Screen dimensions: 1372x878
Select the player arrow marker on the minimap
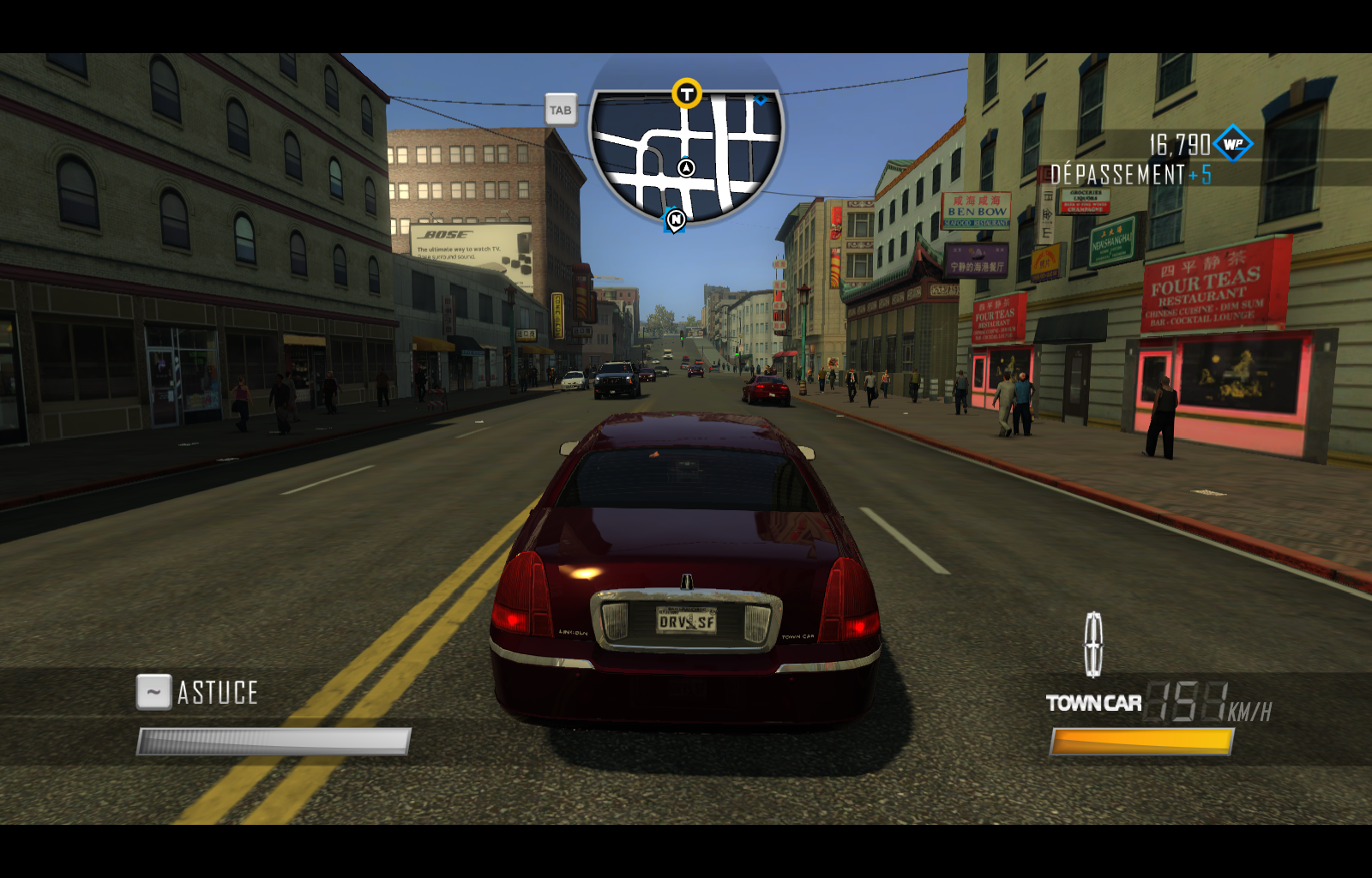pyautogui.click(x=686, y=168)
